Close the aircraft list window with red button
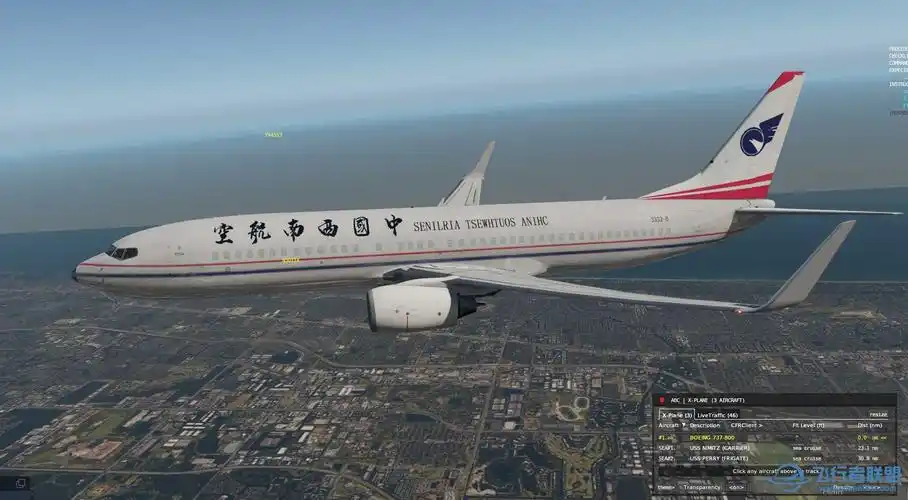Screen dimensions: 908x500 [661, 400]
